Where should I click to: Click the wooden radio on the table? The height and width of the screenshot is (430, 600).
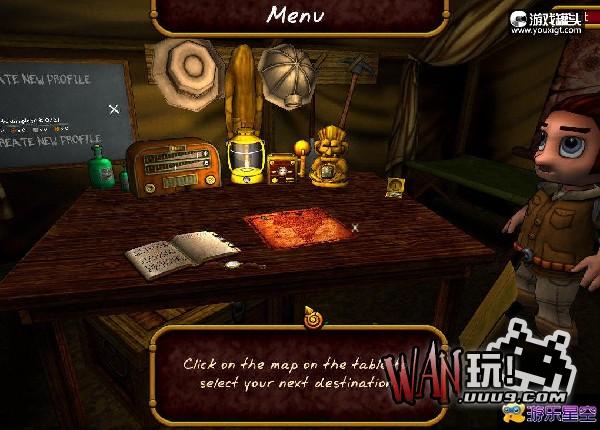pos(172,167)
